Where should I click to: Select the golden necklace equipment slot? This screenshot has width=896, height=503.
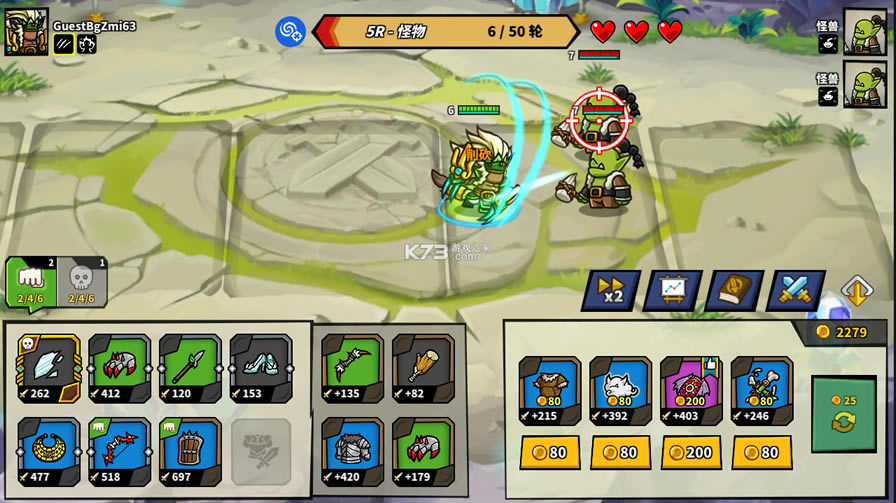pyautogui.click(x=48, y=451)
